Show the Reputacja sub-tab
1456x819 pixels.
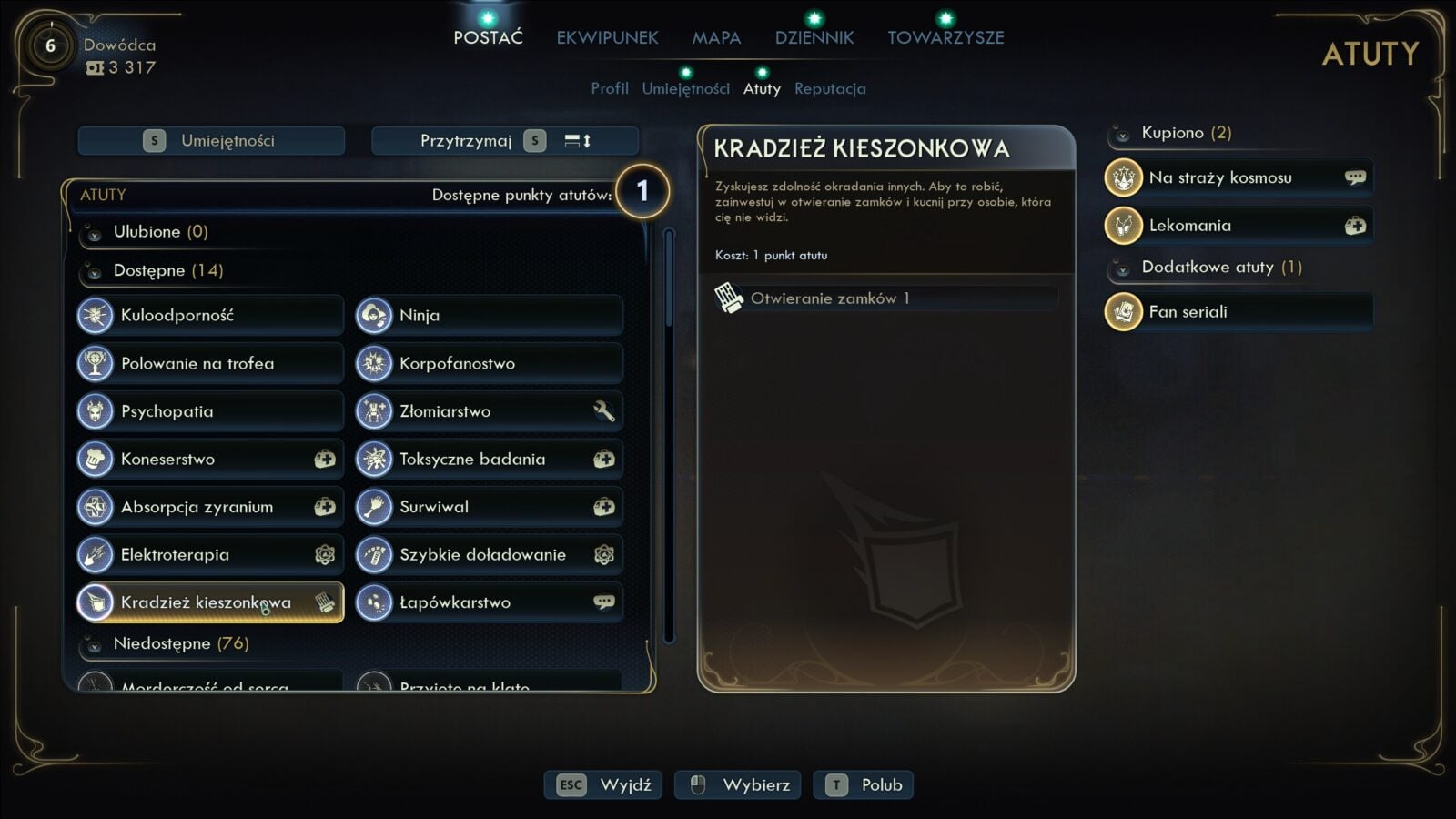(x=830, y=88)
